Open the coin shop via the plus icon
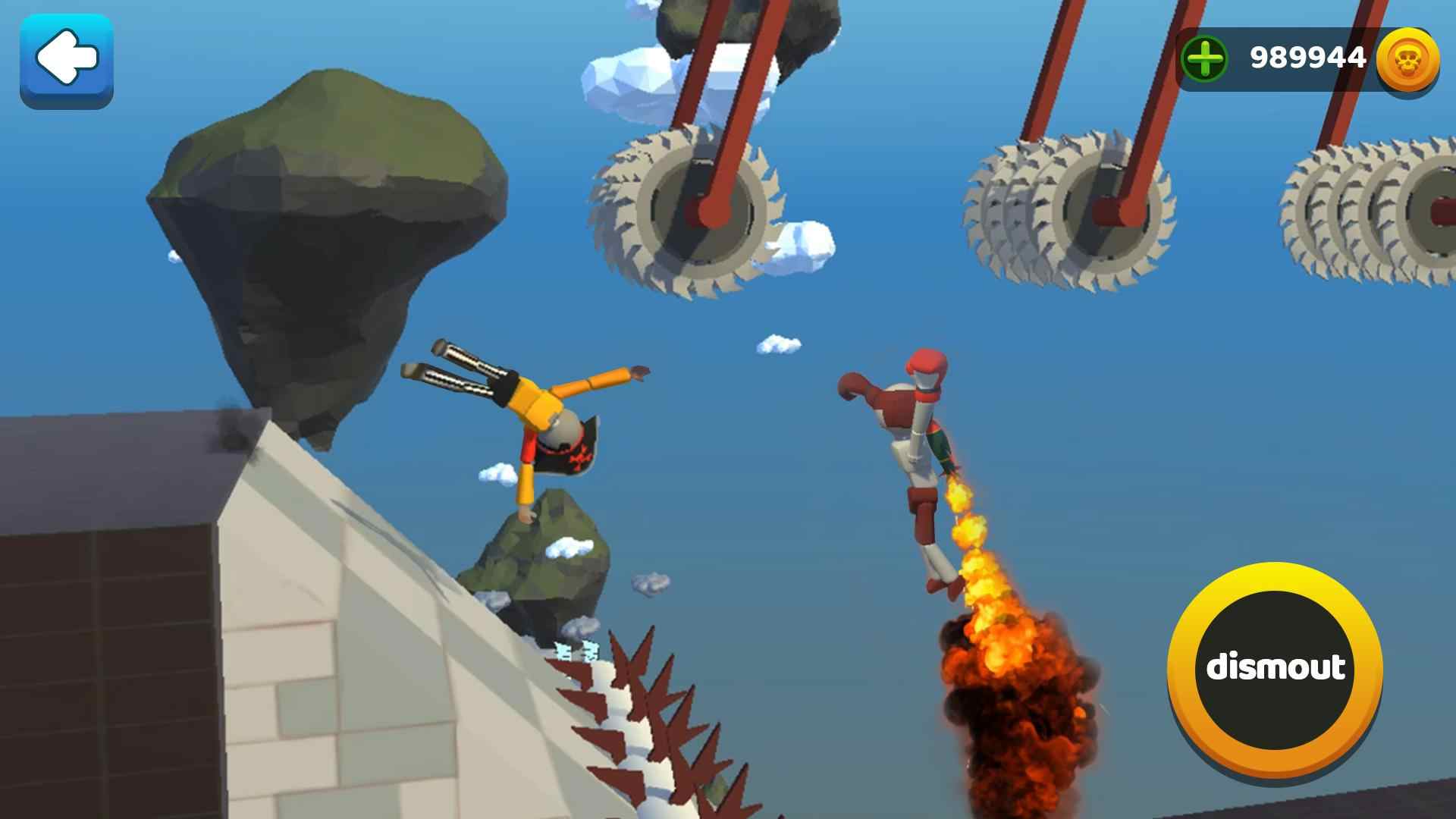 1204,57
